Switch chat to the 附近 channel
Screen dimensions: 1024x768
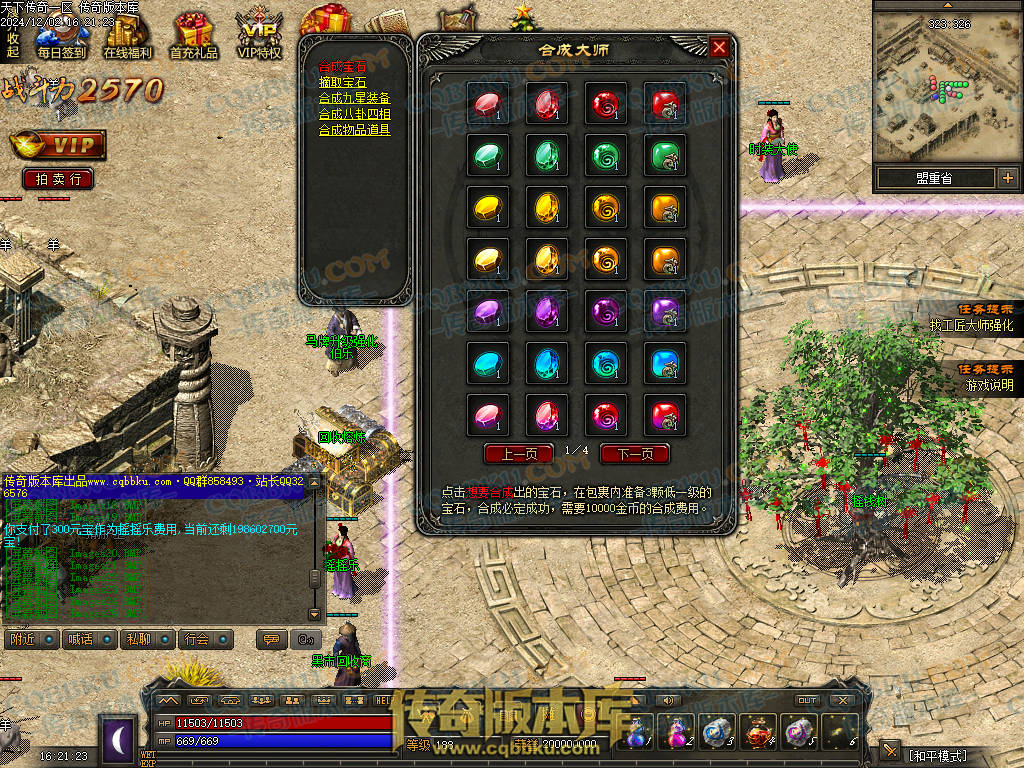click(31, 638)
